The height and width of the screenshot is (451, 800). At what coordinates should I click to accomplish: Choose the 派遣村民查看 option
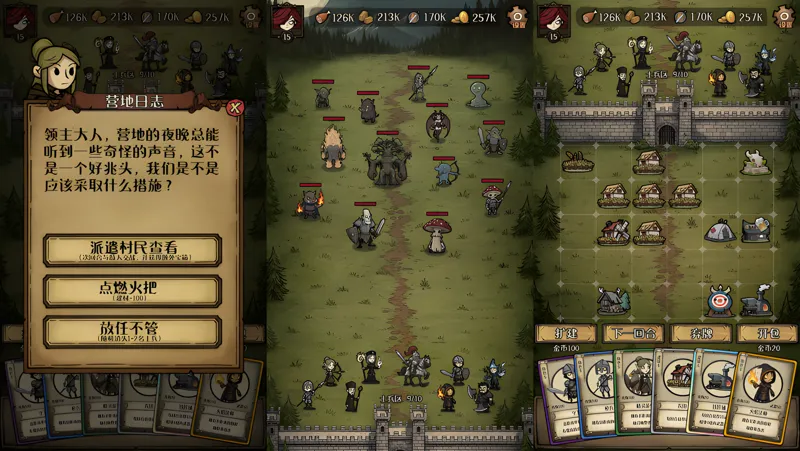click(132, 250)
